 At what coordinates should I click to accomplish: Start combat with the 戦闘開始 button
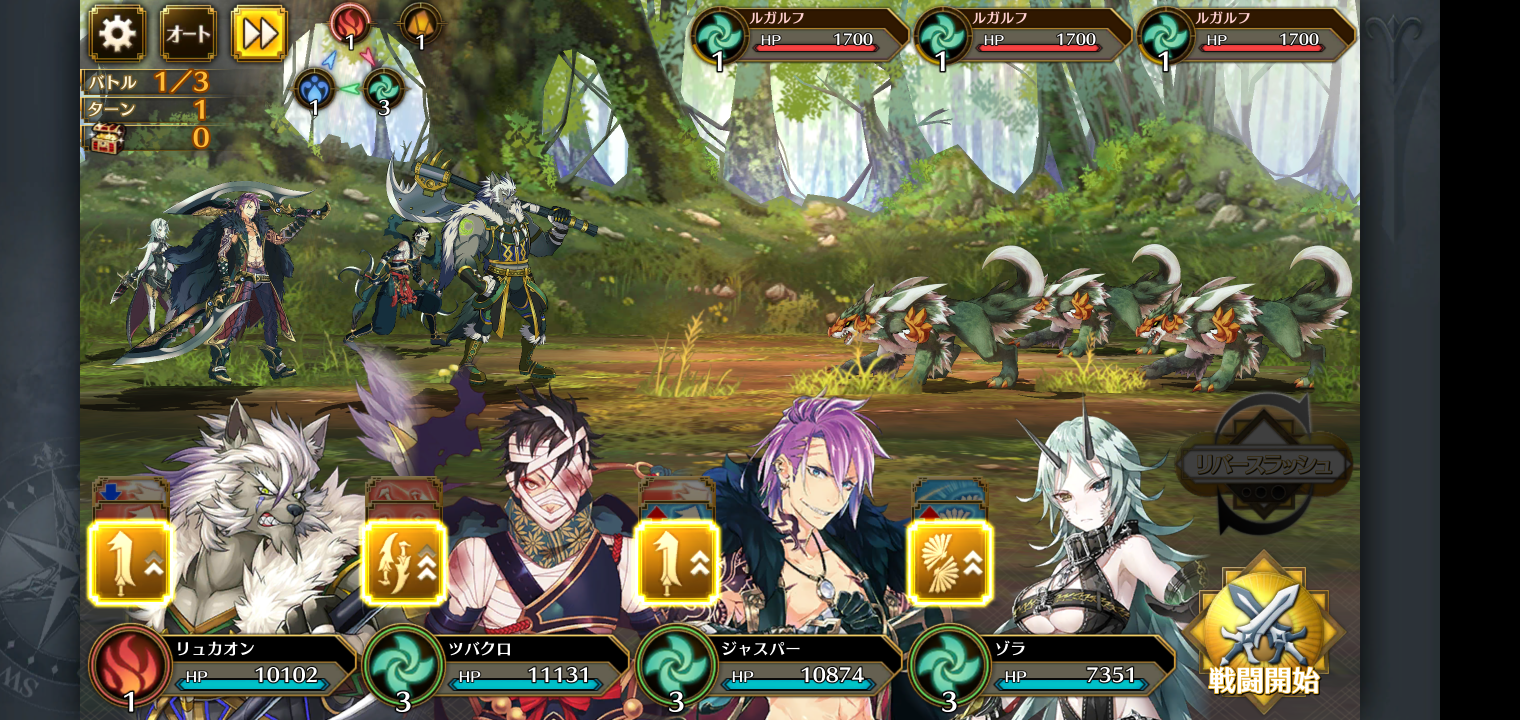(1263, 632)
